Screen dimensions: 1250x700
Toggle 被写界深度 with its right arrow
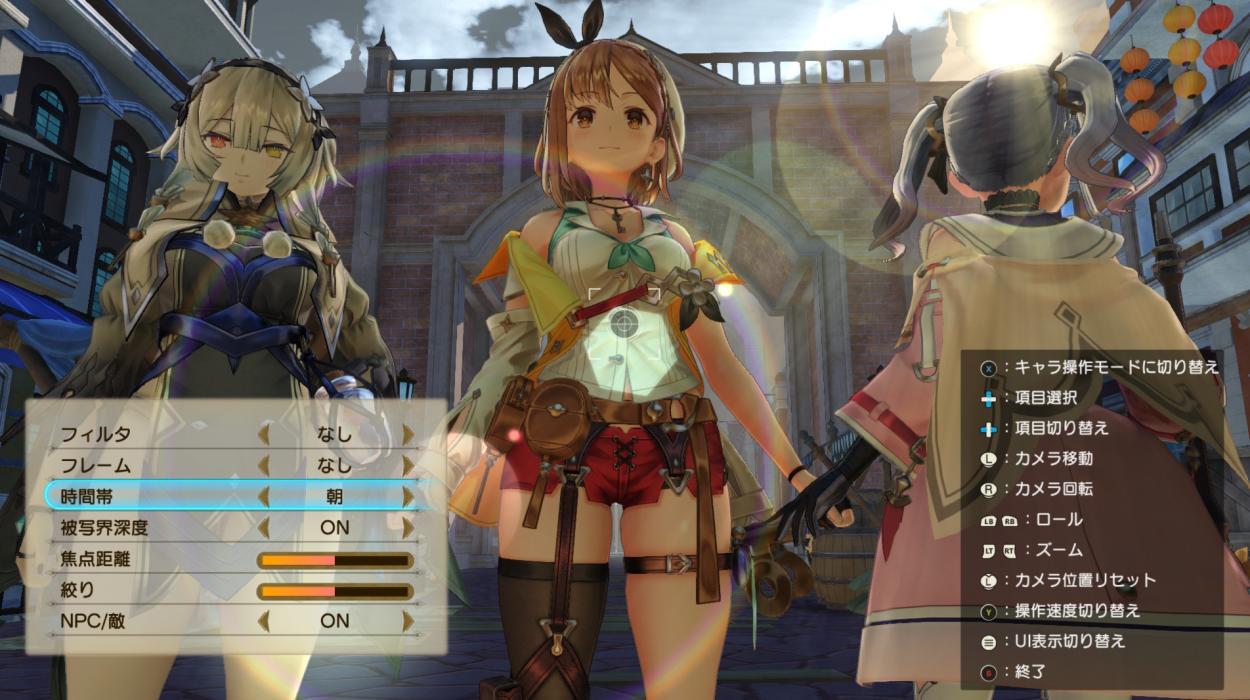point(408,527)
